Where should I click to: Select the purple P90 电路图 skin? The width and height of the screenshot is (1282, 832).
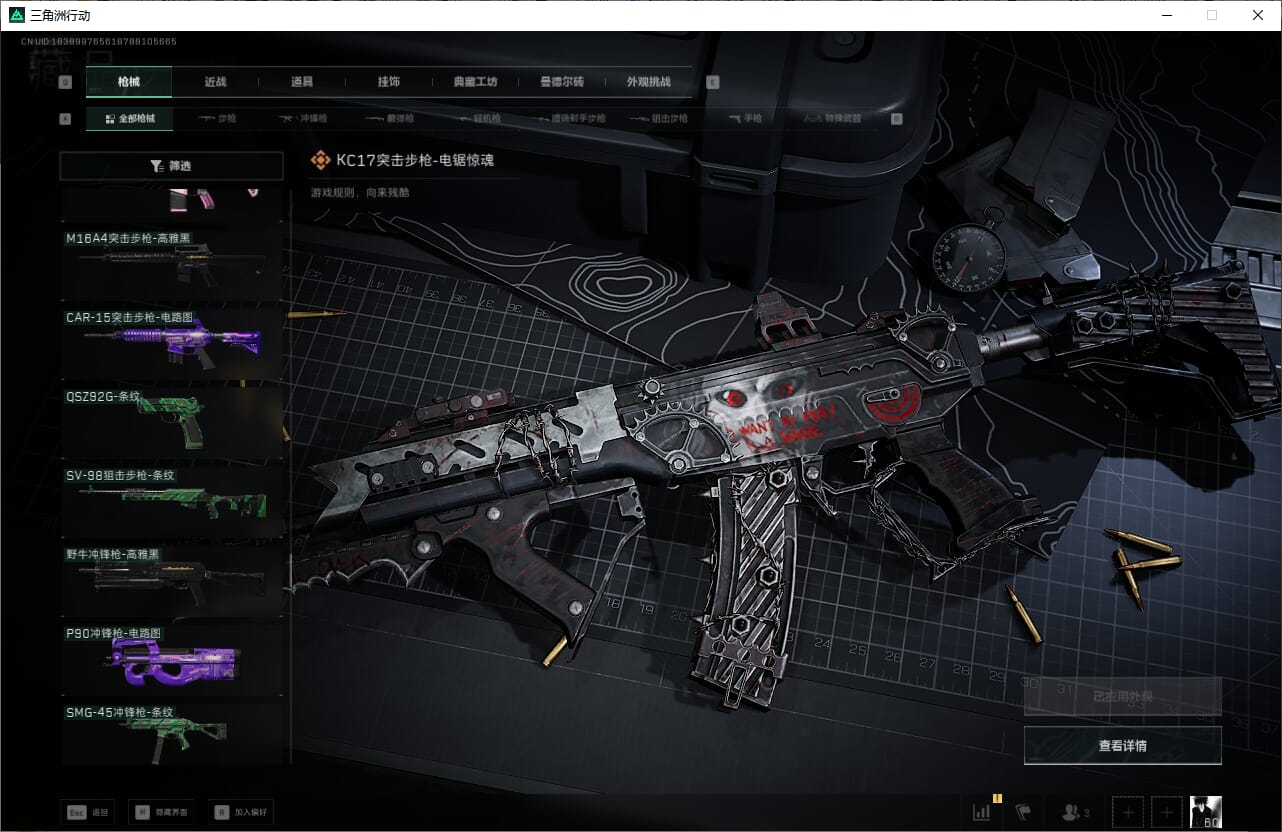[174, 658]
